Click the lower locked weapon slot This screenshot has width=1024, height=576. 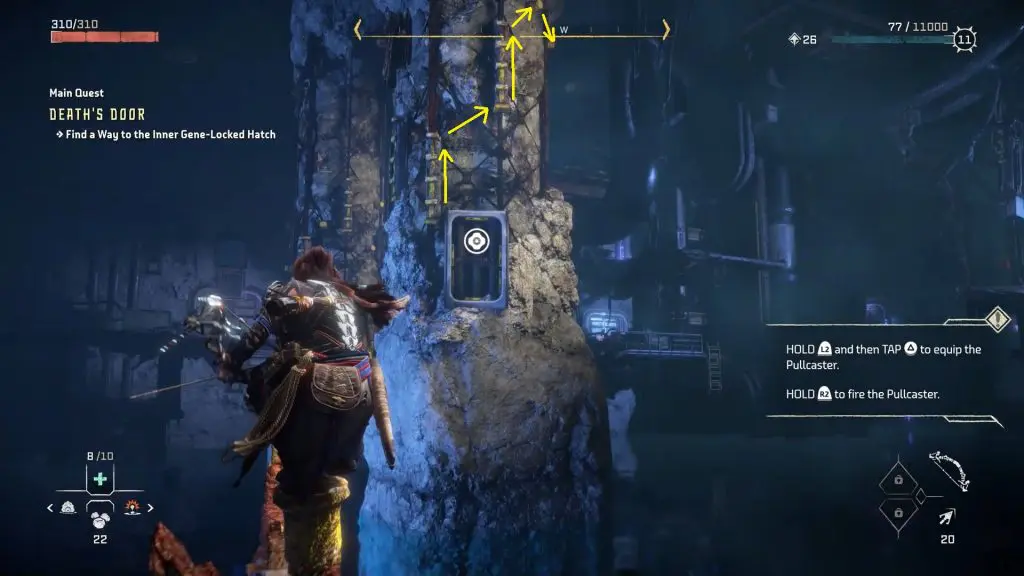click(897, 511)
